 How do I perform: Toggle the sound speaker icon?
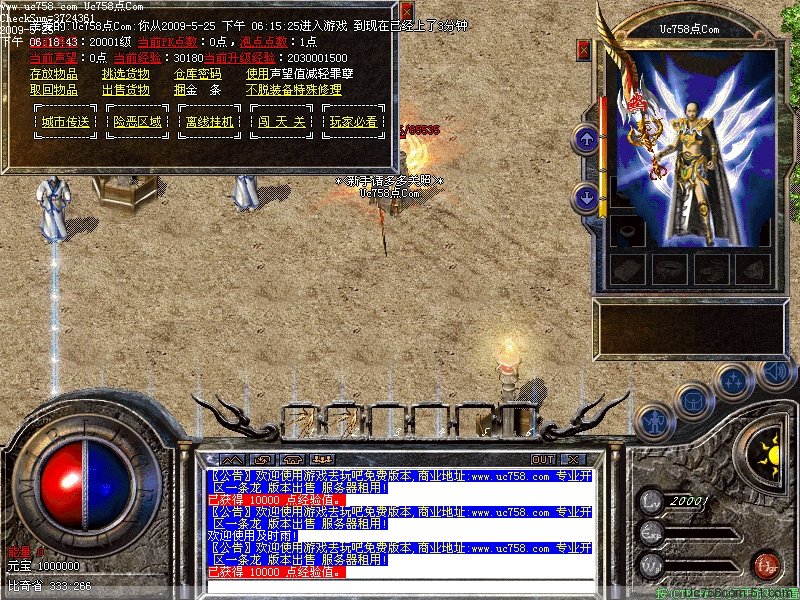pyautogui.click(x=774, y=373)
